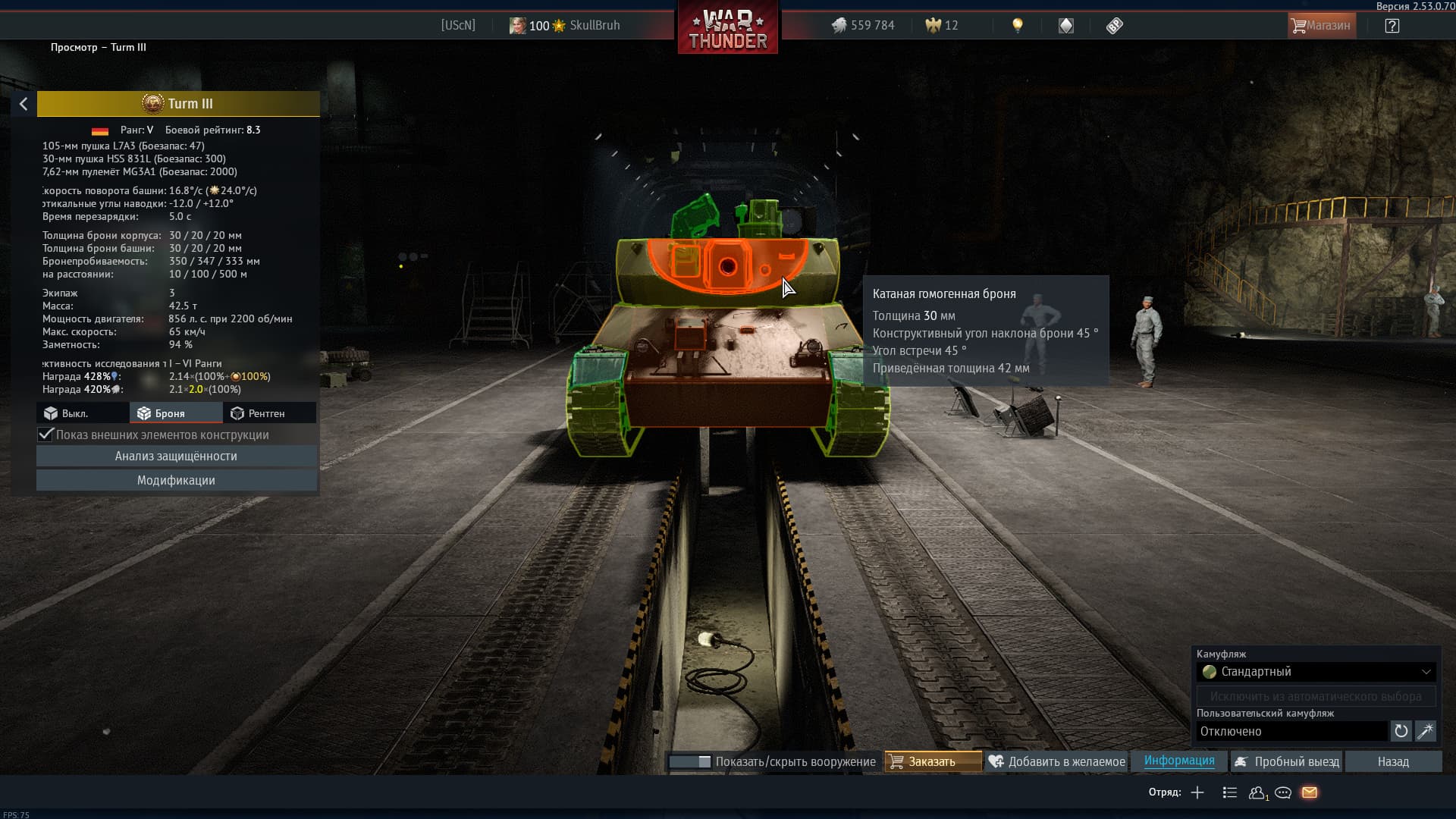Open the Информация link
The width and height of the screenshot is (1456, 819).
(1178, 761)
